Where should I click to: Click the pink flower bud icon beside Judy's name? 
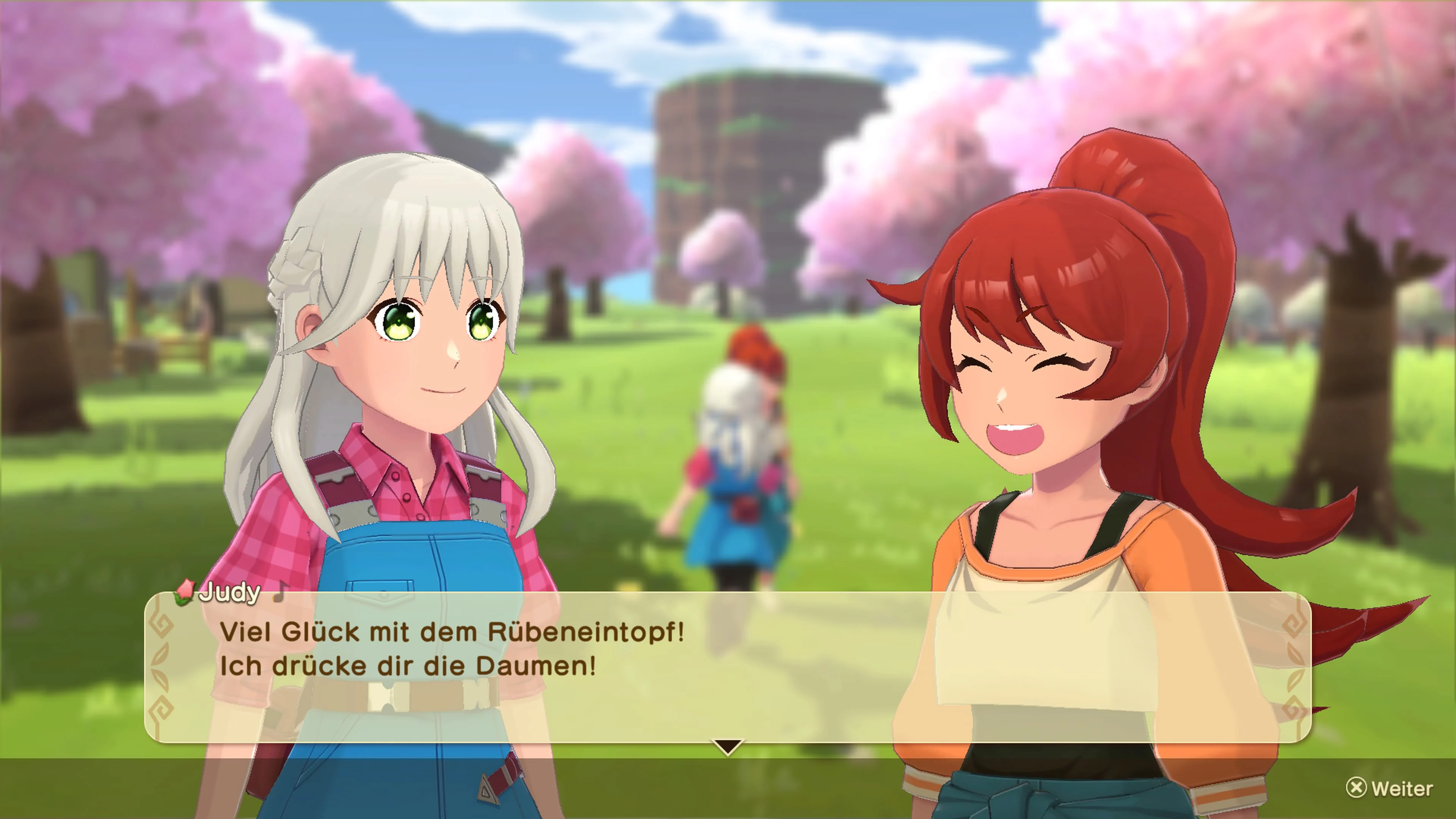coord(185,593)
